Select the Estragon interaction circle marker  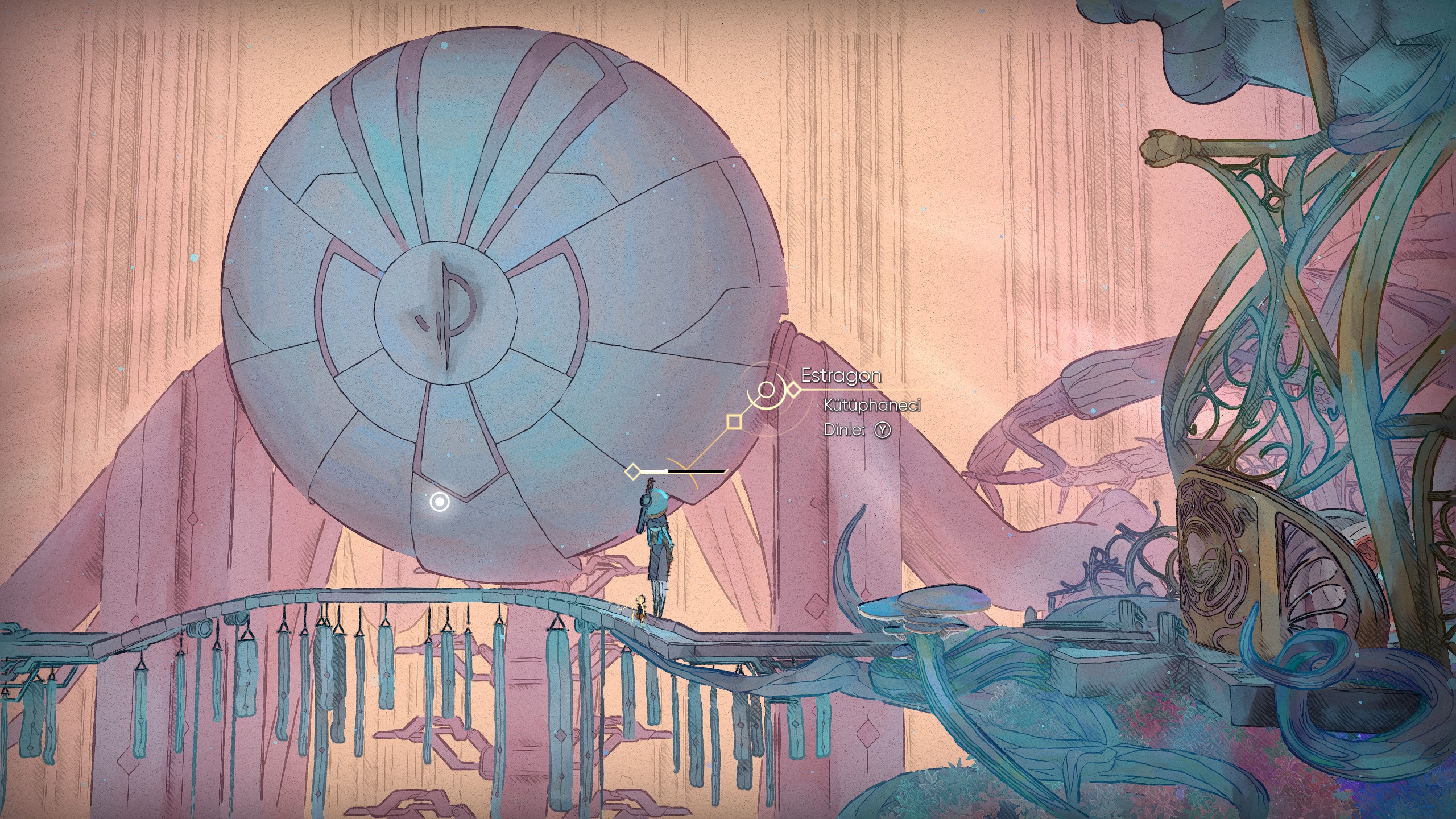click(x=767, y=390)
